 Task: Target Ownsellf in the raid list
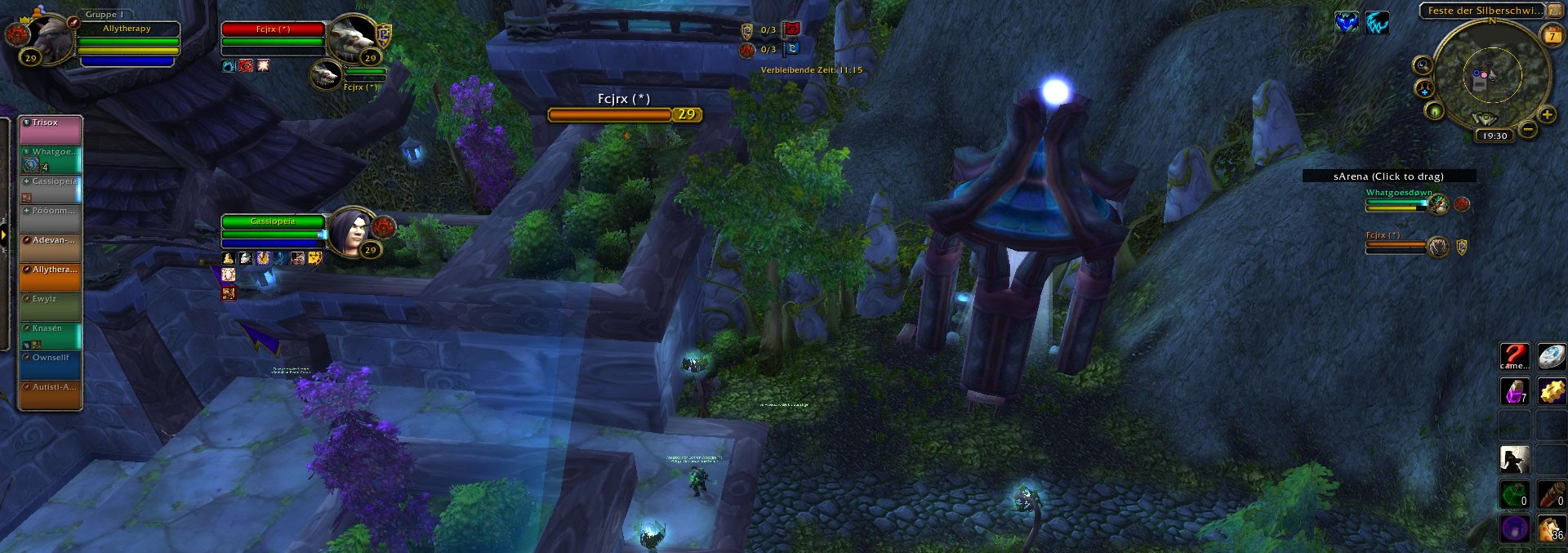[50, 365]
